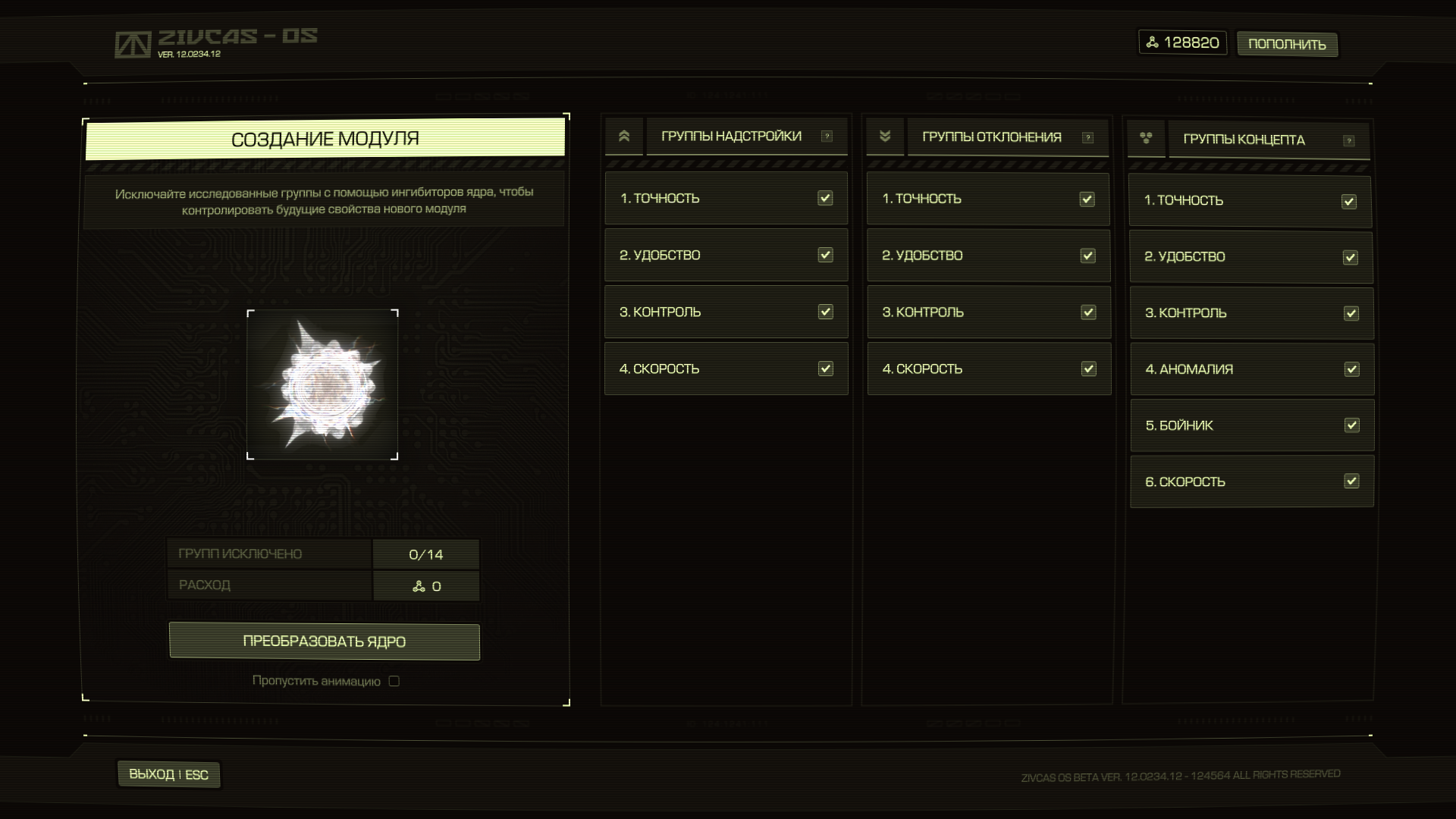The height and width of the screenshot is (819, 1456).
Task: Open help for Группы надстройки
Action: coord(827,136)
